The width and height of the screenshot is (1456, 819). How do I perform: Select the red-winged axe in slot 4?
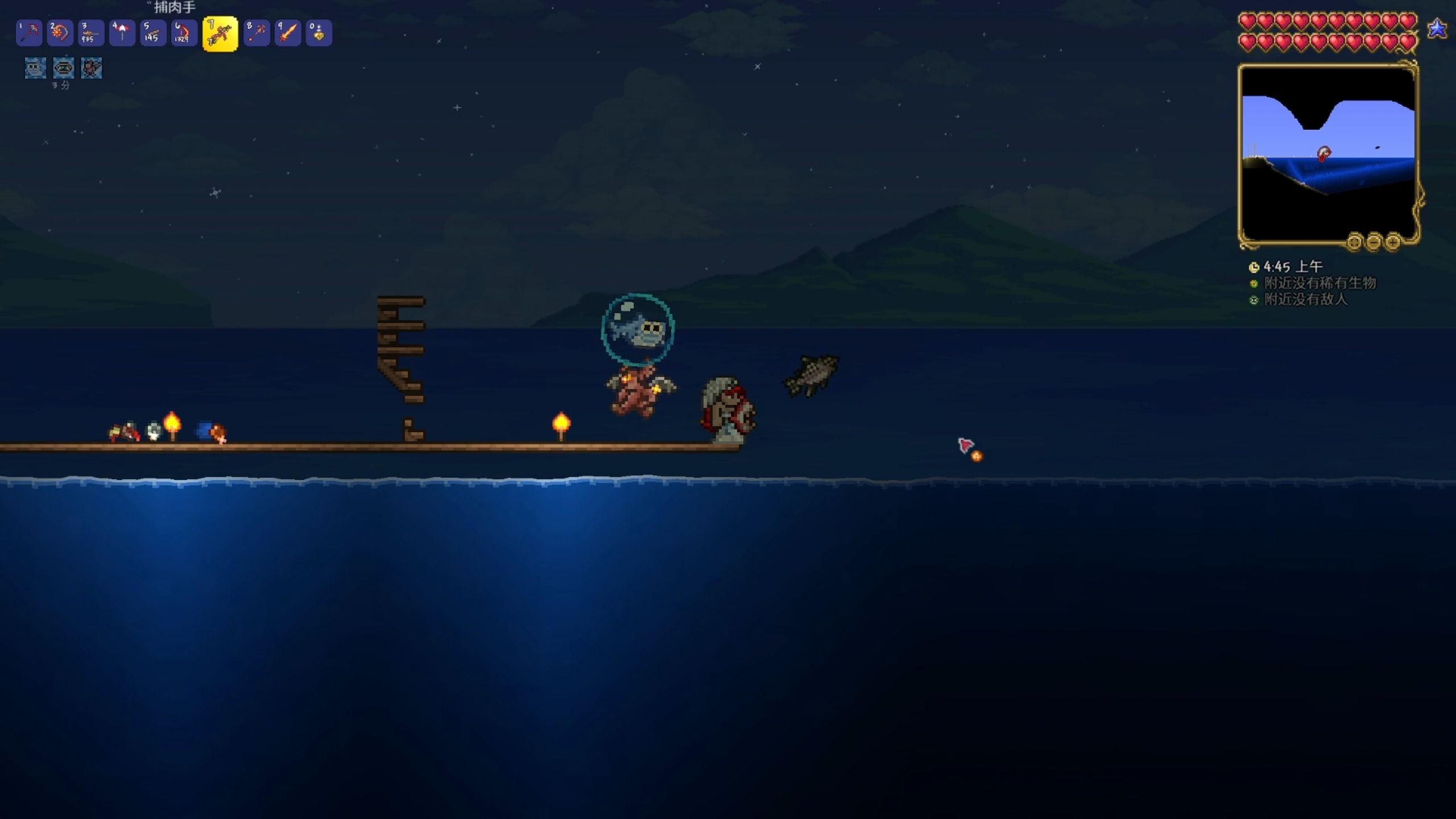pyautogui.click(x=122, y=33)
